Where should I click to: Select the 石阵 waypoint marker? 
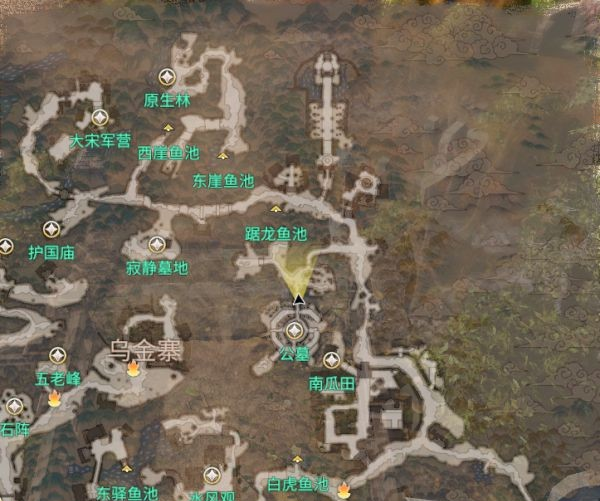[x=14, y=406]
